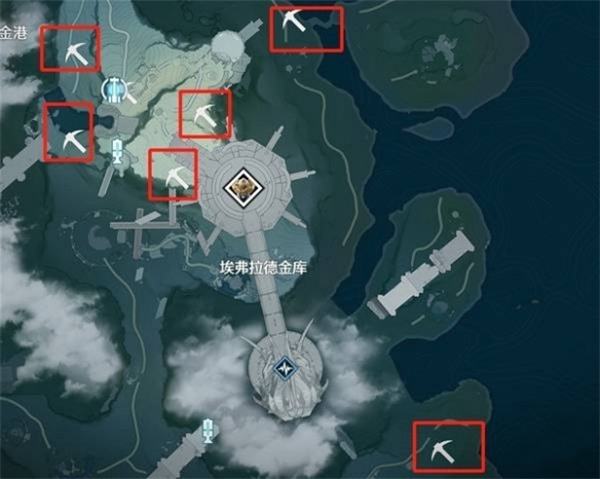Image resolution: width=600 pixels, height=479 pixels.
Task: Select the pickaxe marker over the dark-blue pond
Action: pyautogui.click(x=68, y=133)
